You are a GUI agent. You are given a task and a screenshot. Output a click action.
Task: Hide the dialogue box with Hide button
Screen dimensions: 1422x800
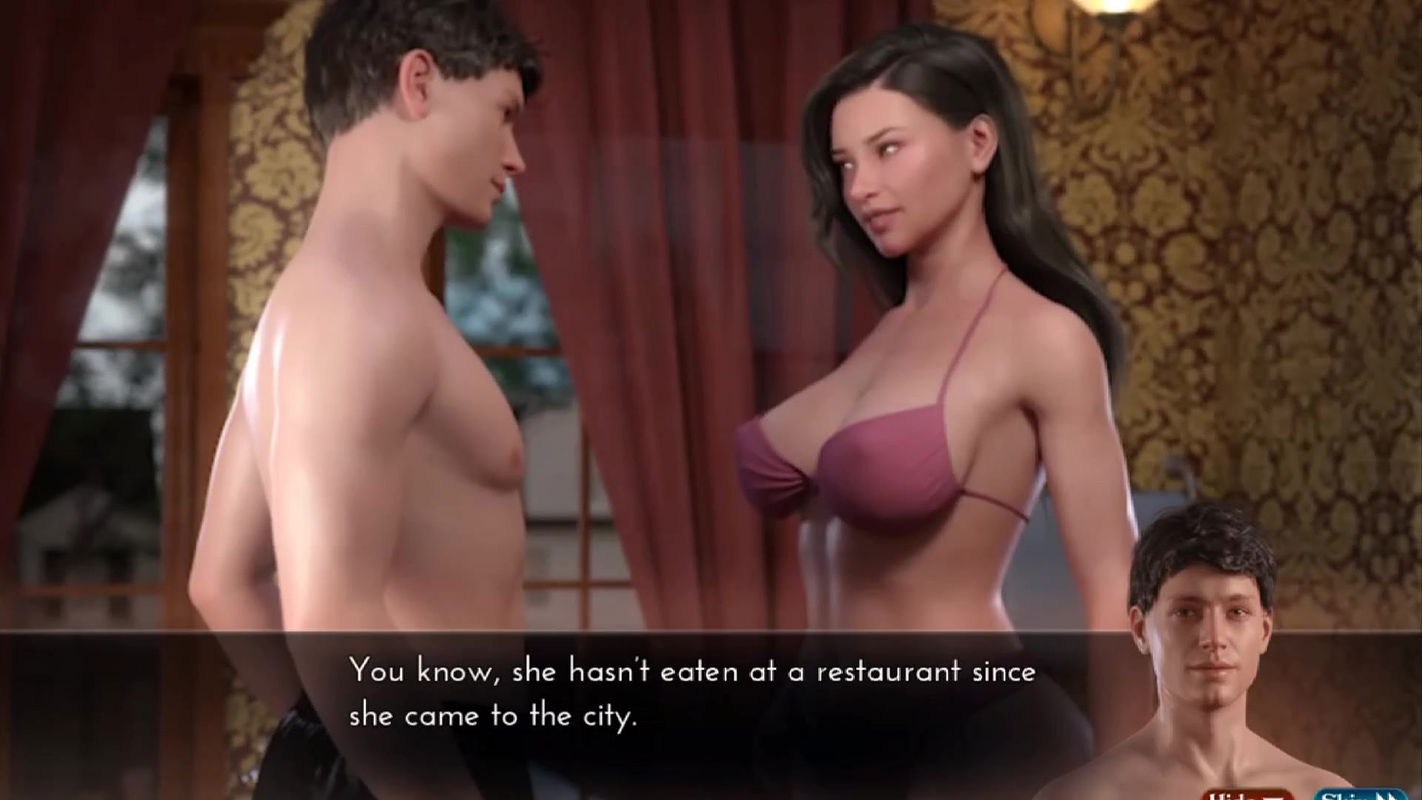tap(1246, 794)
